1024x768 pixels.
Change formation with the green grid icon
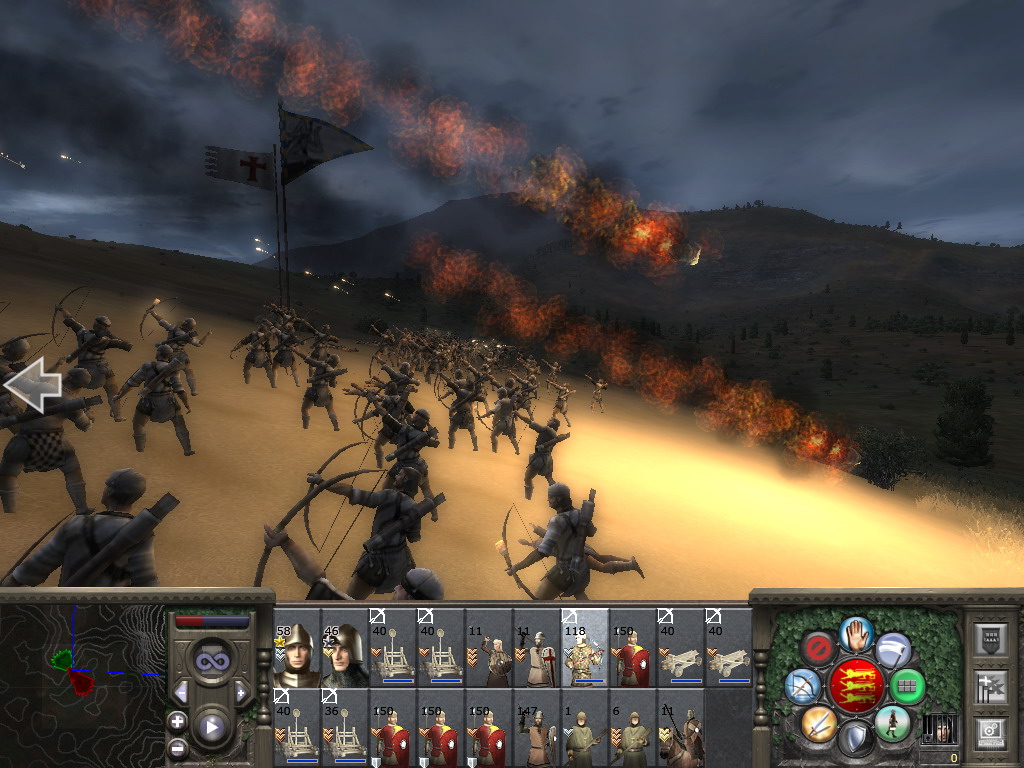[907, 686]
